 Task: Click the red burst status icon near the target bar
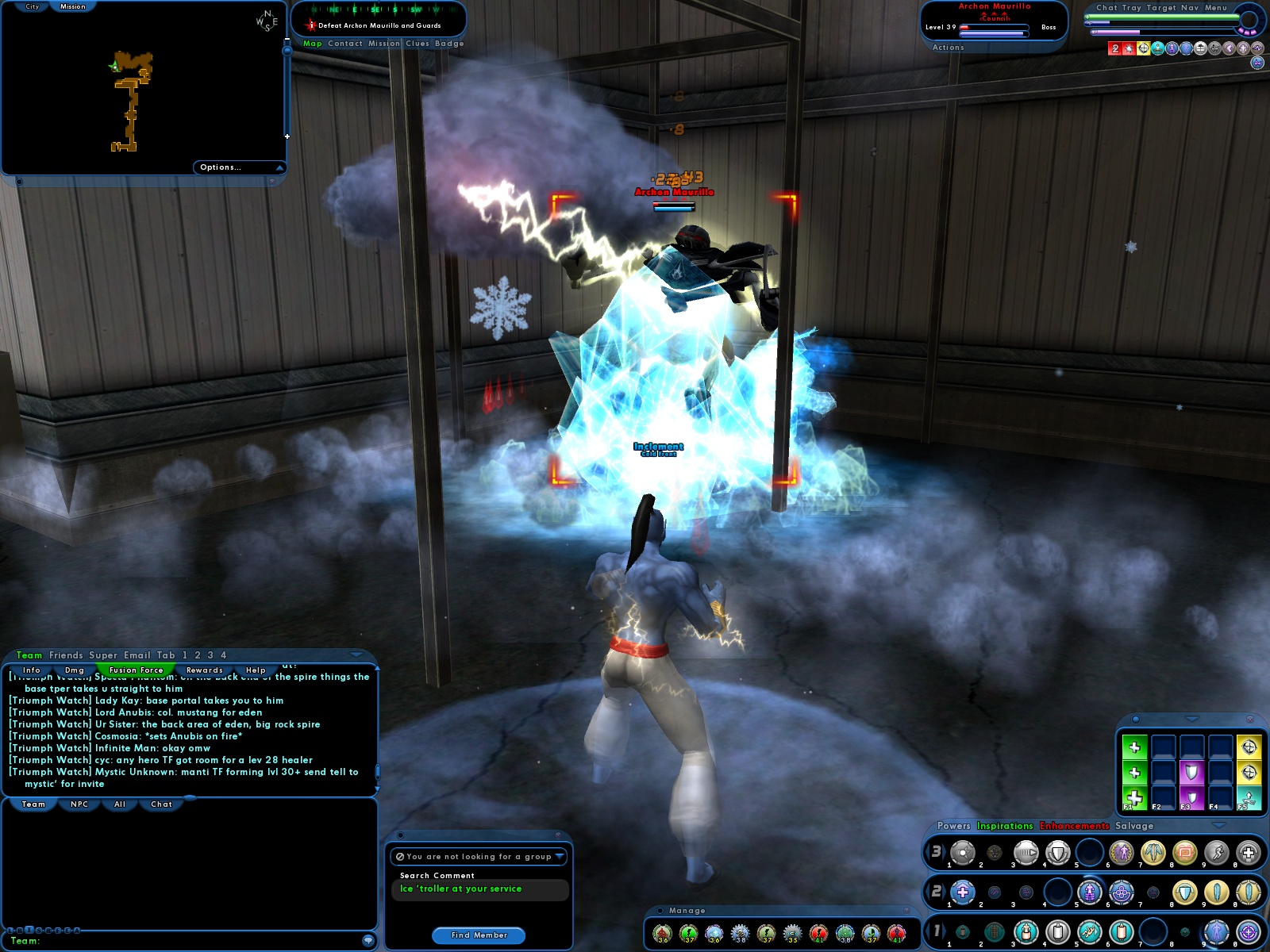tap(1128, 48)
